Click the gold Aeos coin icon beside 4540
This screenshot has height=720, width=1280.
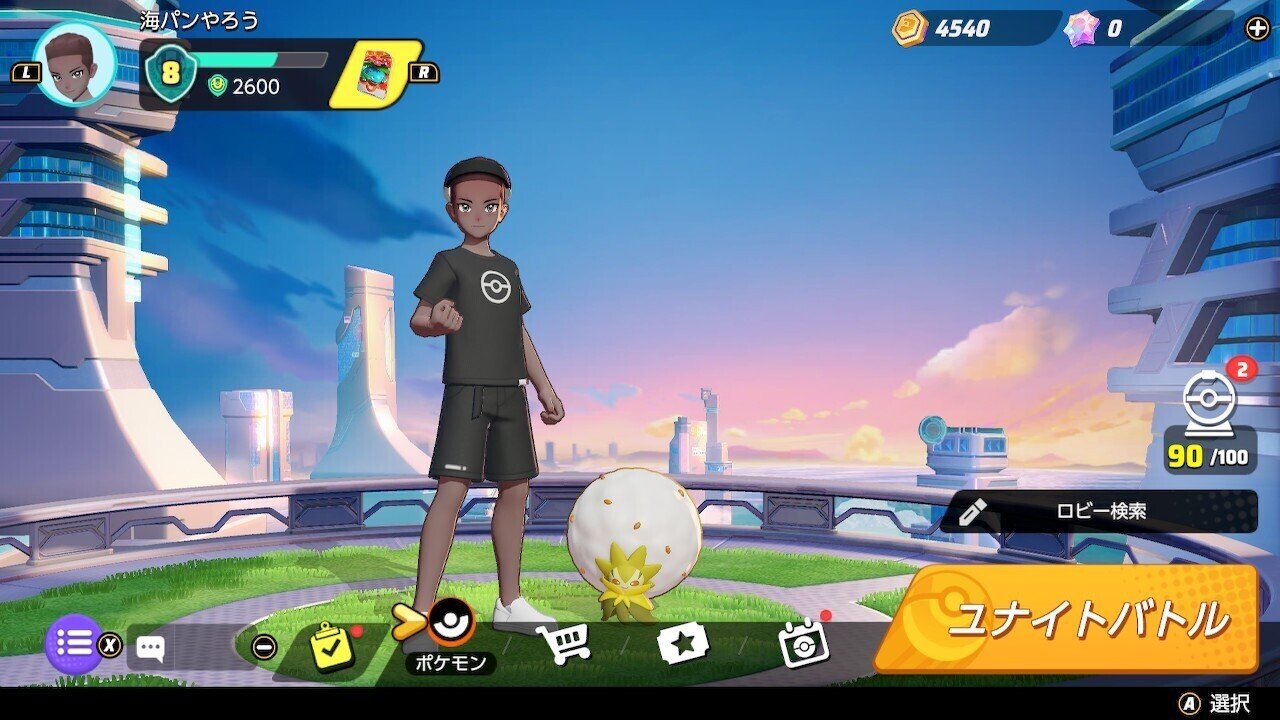[911, 30]
